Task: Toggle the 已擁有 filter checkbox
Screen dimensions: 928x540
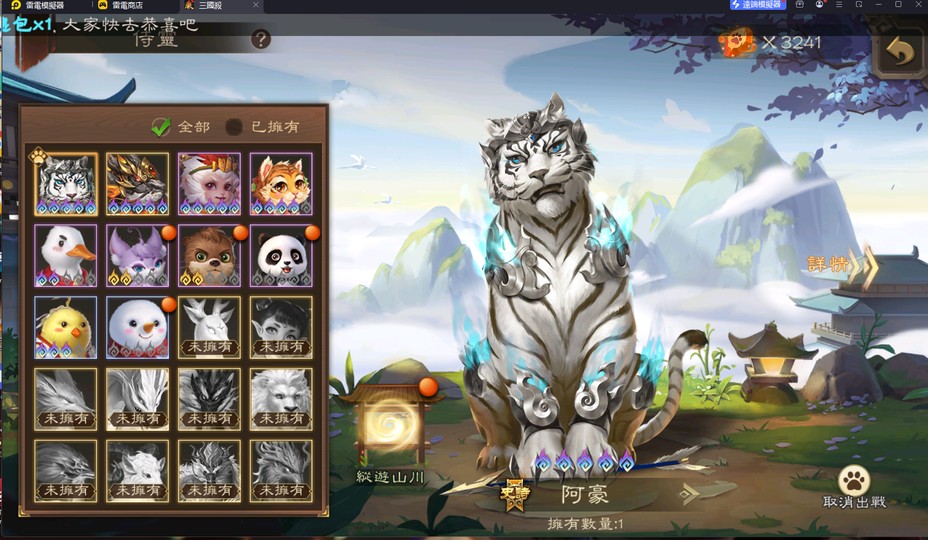Action: pyautogui.click(x=234, y=127)
